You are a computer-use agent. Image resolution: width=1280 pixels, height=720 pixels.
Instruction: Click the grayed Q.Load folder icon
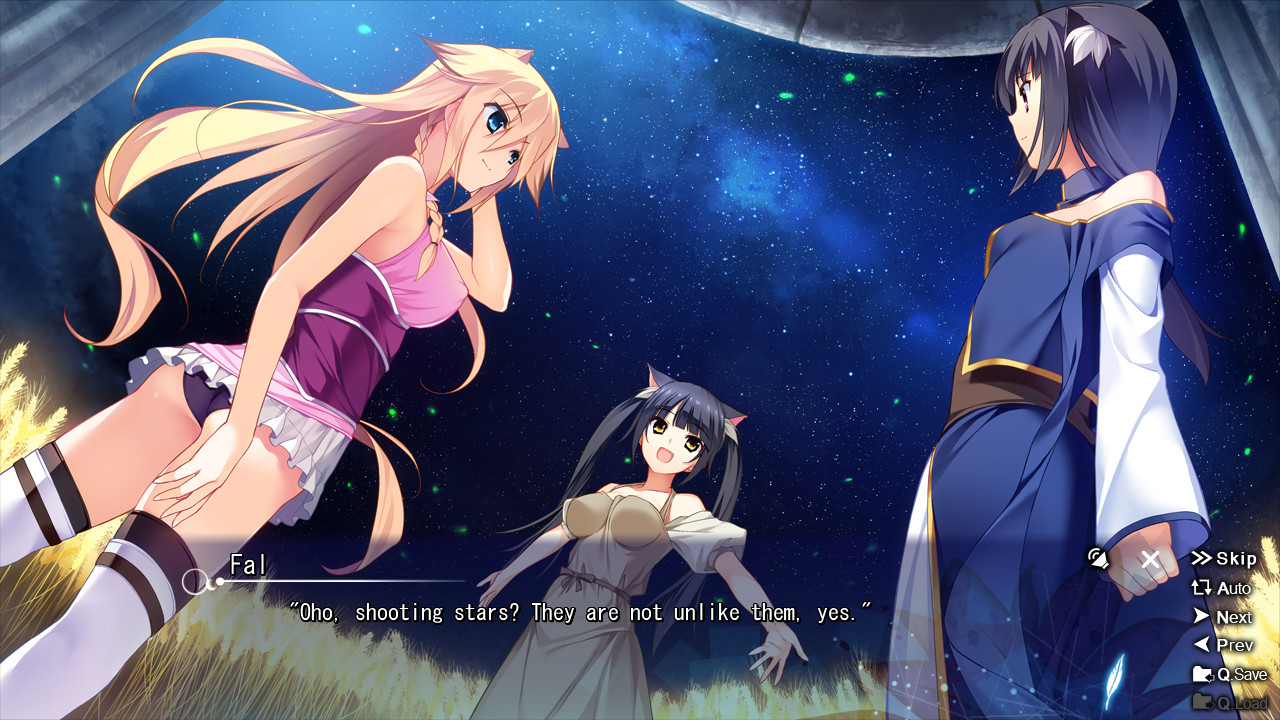1202,702
